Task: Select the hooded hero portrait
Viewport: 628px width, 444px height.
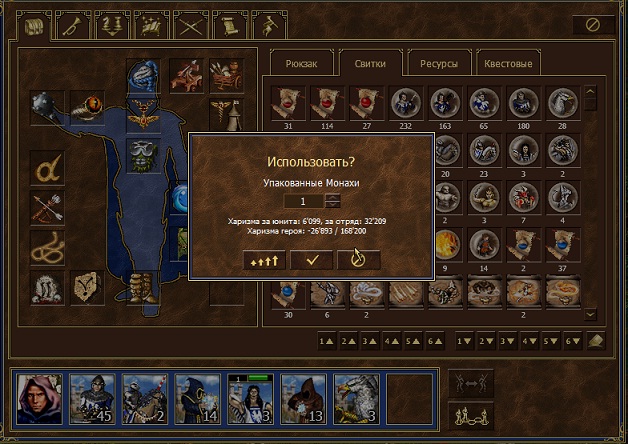Action: [39, 400]
